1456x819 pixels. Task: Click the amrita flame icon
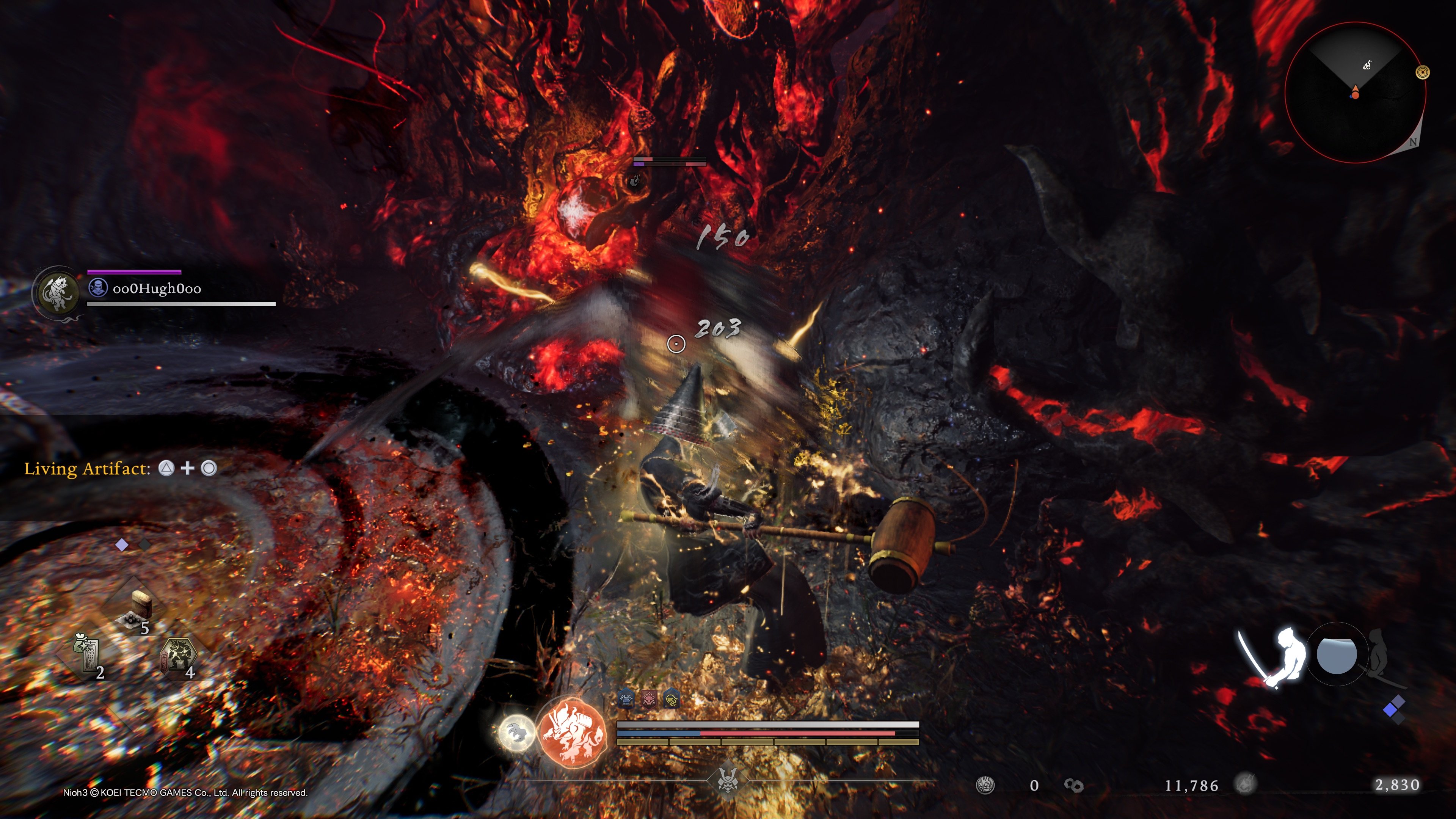1244,784
